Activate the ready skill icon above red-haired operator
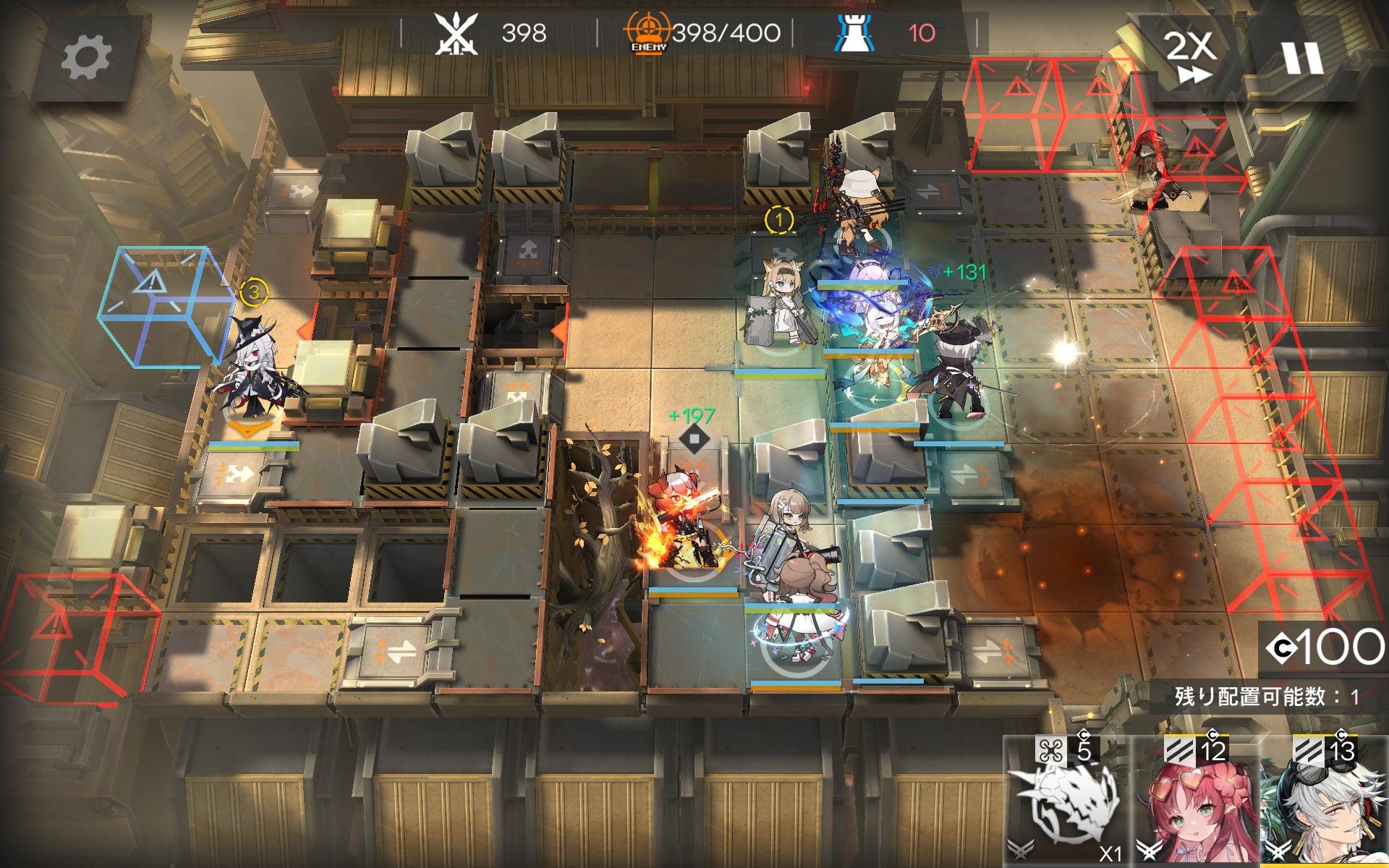This screenshot has width=1389, height=868. coord(694,439)
